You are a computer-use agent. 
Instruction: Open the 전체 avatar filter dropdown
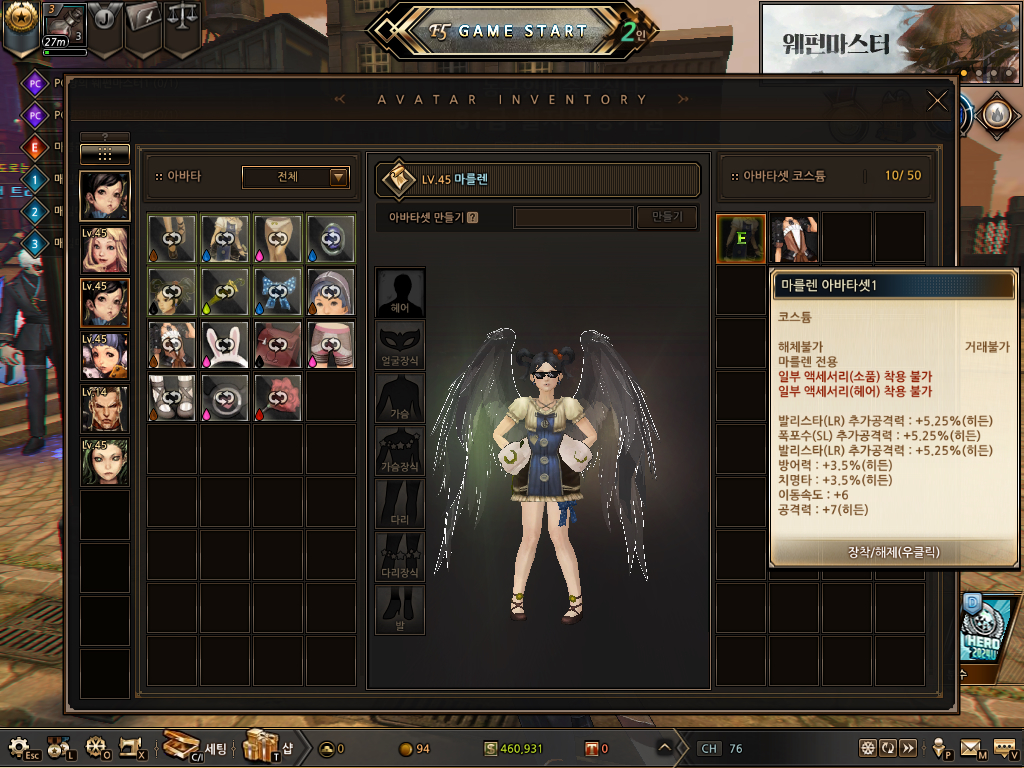[297, 177]
